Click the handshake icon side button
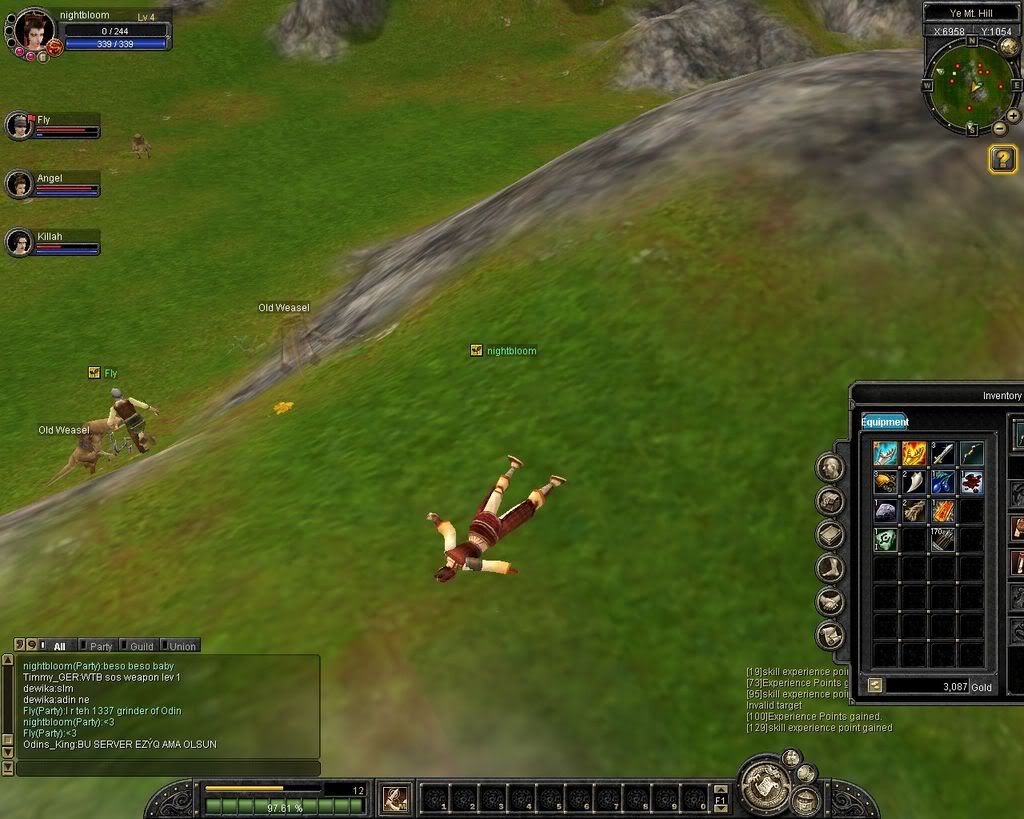The width and height of the screenshot is (1024, 819). tap(831, 601)
